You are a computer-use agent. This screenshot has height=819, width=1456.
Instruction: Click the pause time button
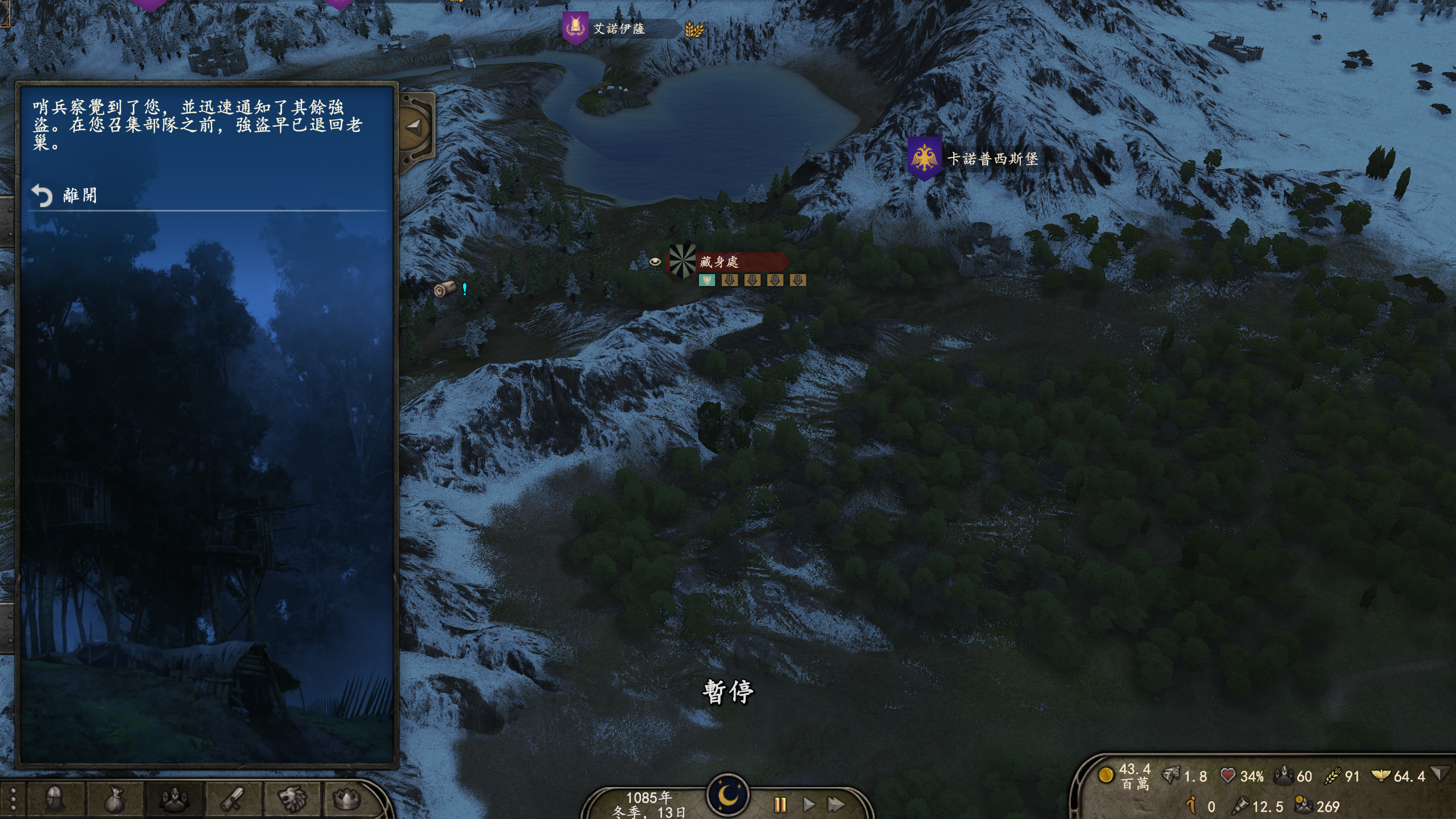[x=780, y=804]
